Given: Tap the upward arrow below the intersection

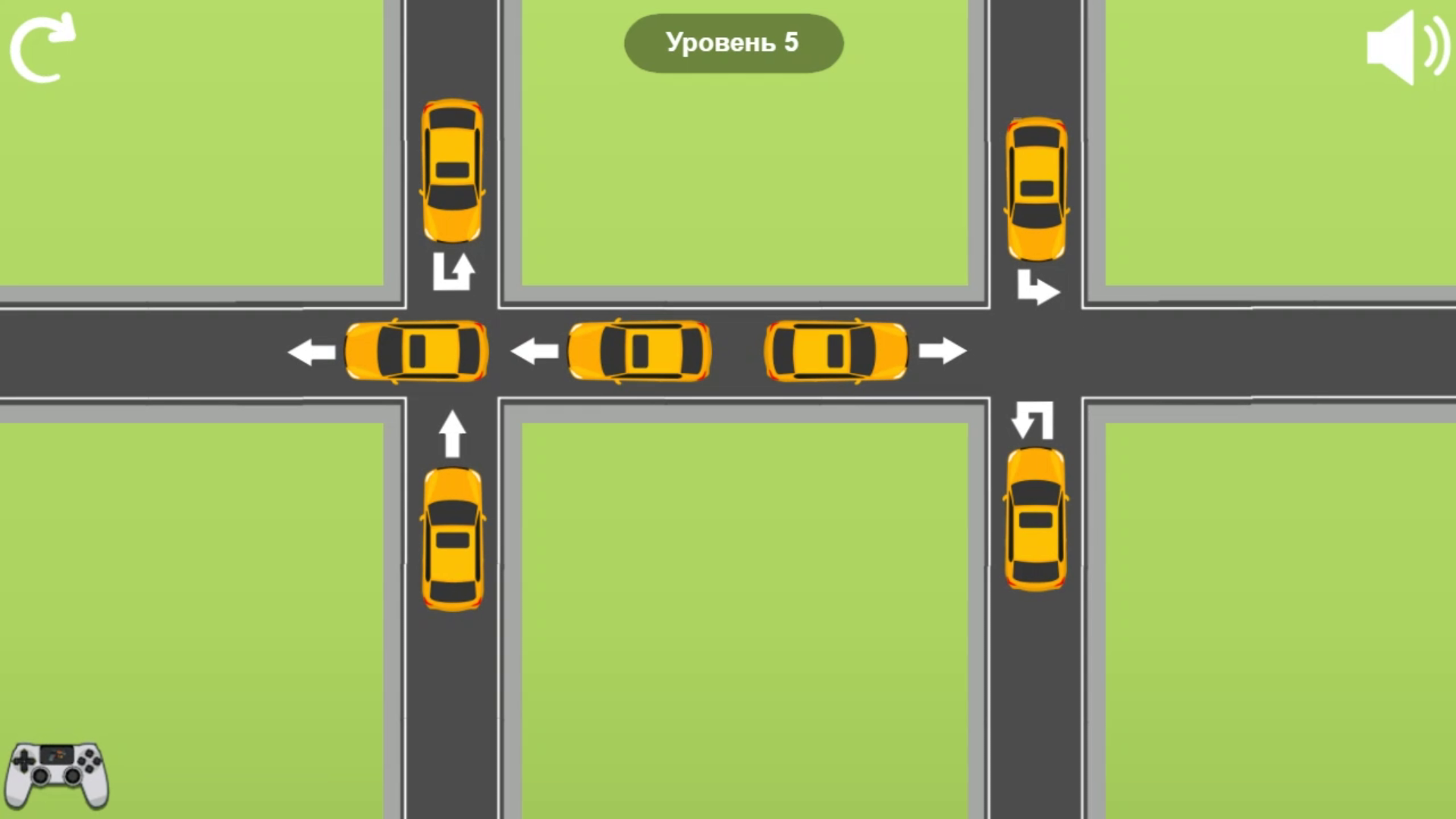Looking at the screenshot, I should (x=453, y=432).
